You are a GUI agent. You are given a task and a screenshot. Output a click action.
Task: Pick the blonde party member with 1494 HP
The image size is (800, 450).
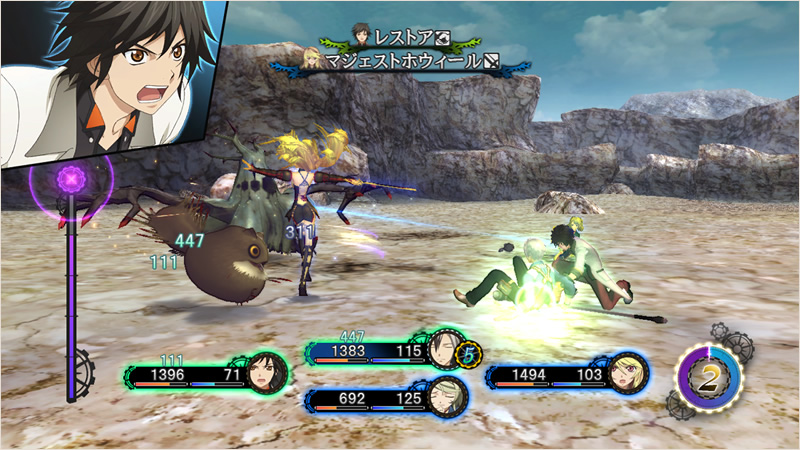[566, 374]
